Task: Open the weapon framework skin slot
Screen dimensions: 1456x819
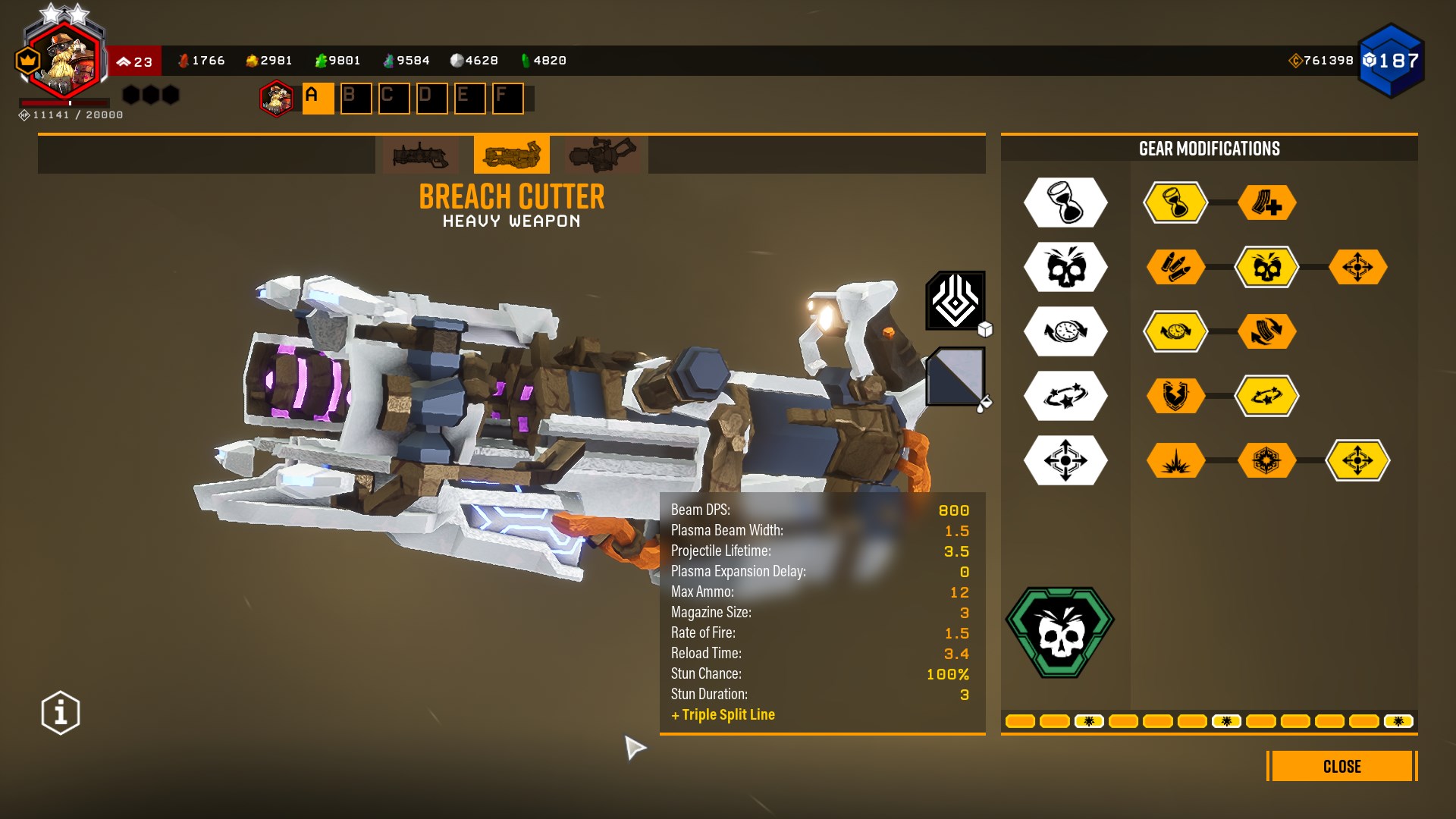Action: point(955,301)
